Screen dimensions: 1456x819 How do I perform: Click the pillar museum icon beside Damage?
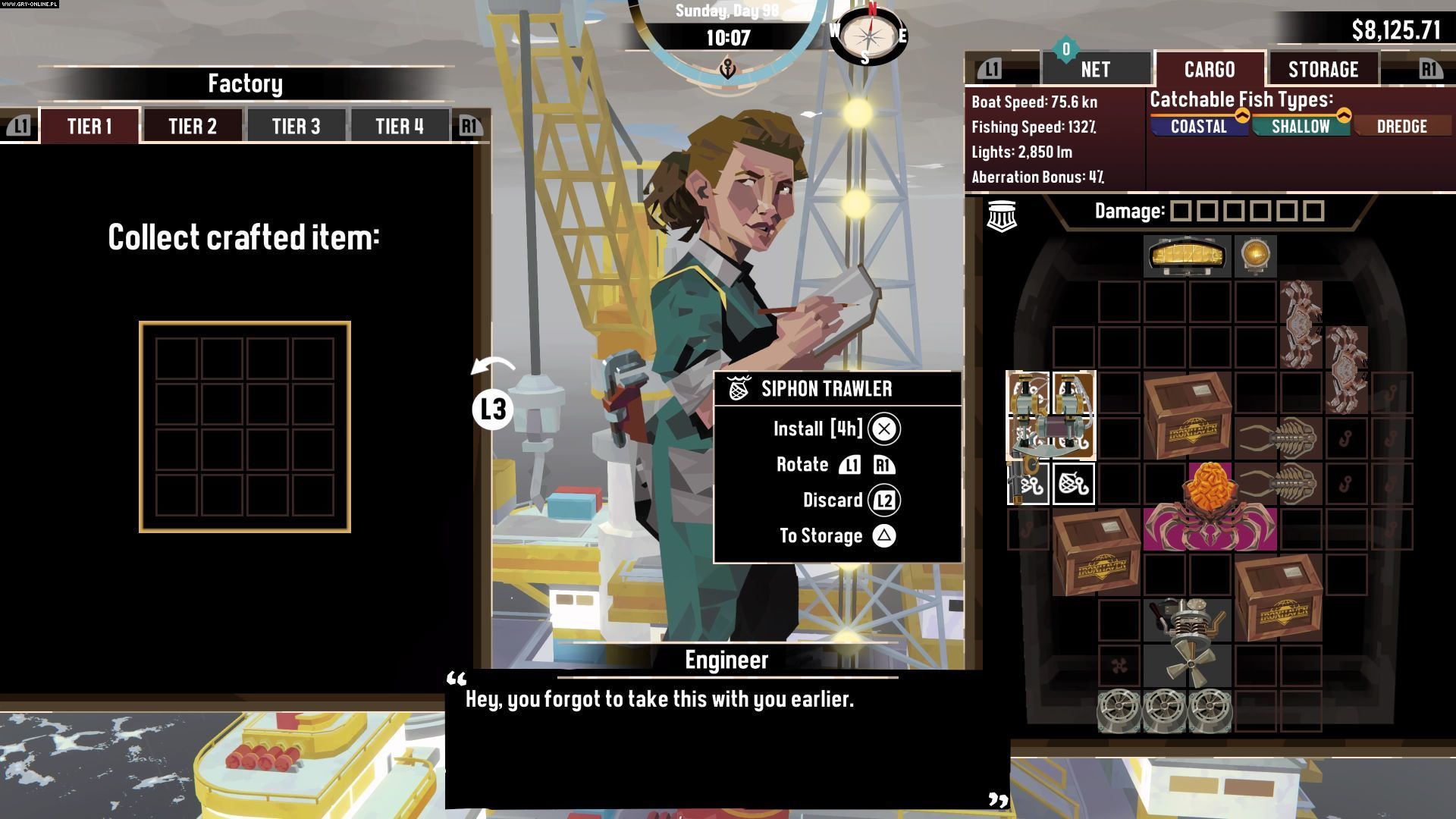pyautogui.click(x=1002, y=215)
